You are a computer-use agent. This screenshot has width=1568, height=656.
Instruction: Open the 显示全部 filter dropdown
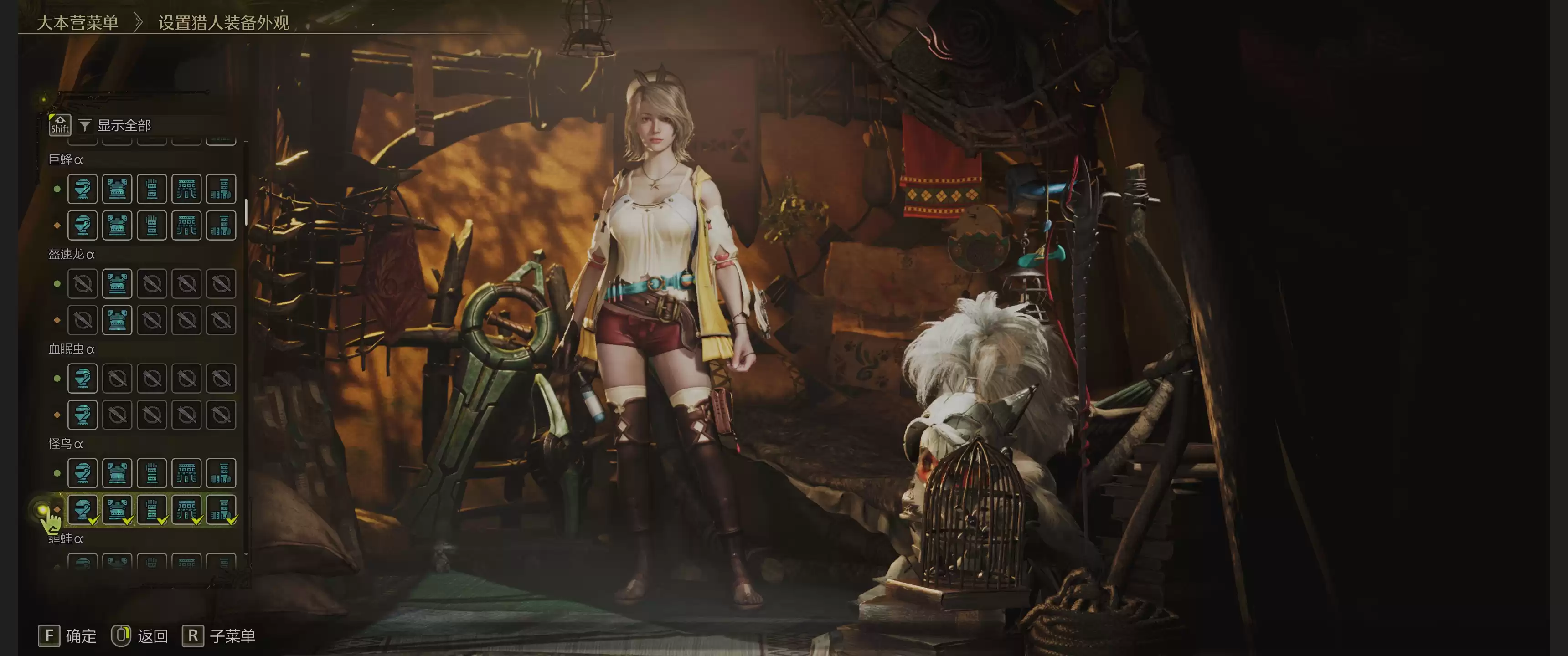click(x=123, y=125)
